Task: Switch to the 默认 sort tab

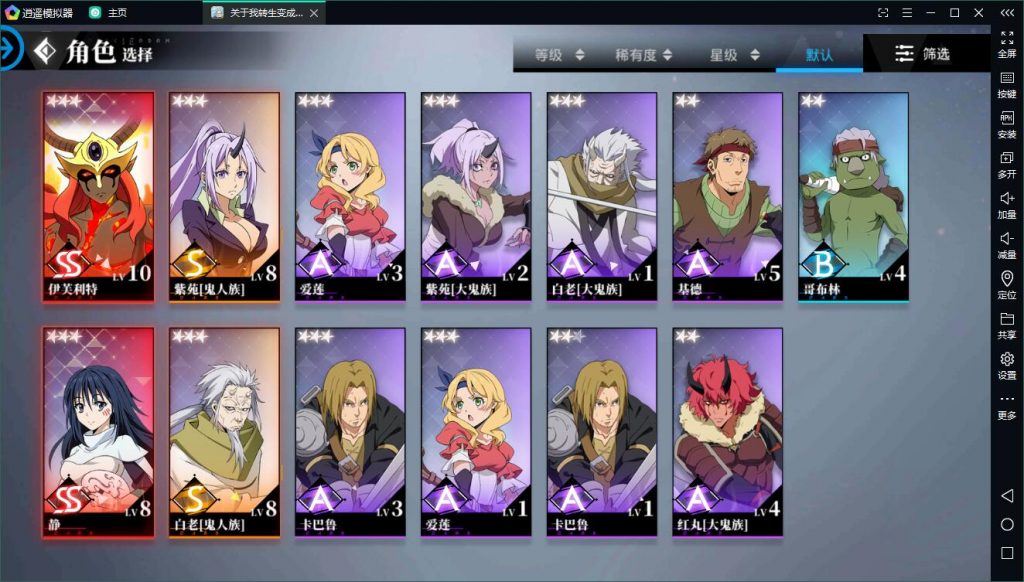Action: click(819, 55)
